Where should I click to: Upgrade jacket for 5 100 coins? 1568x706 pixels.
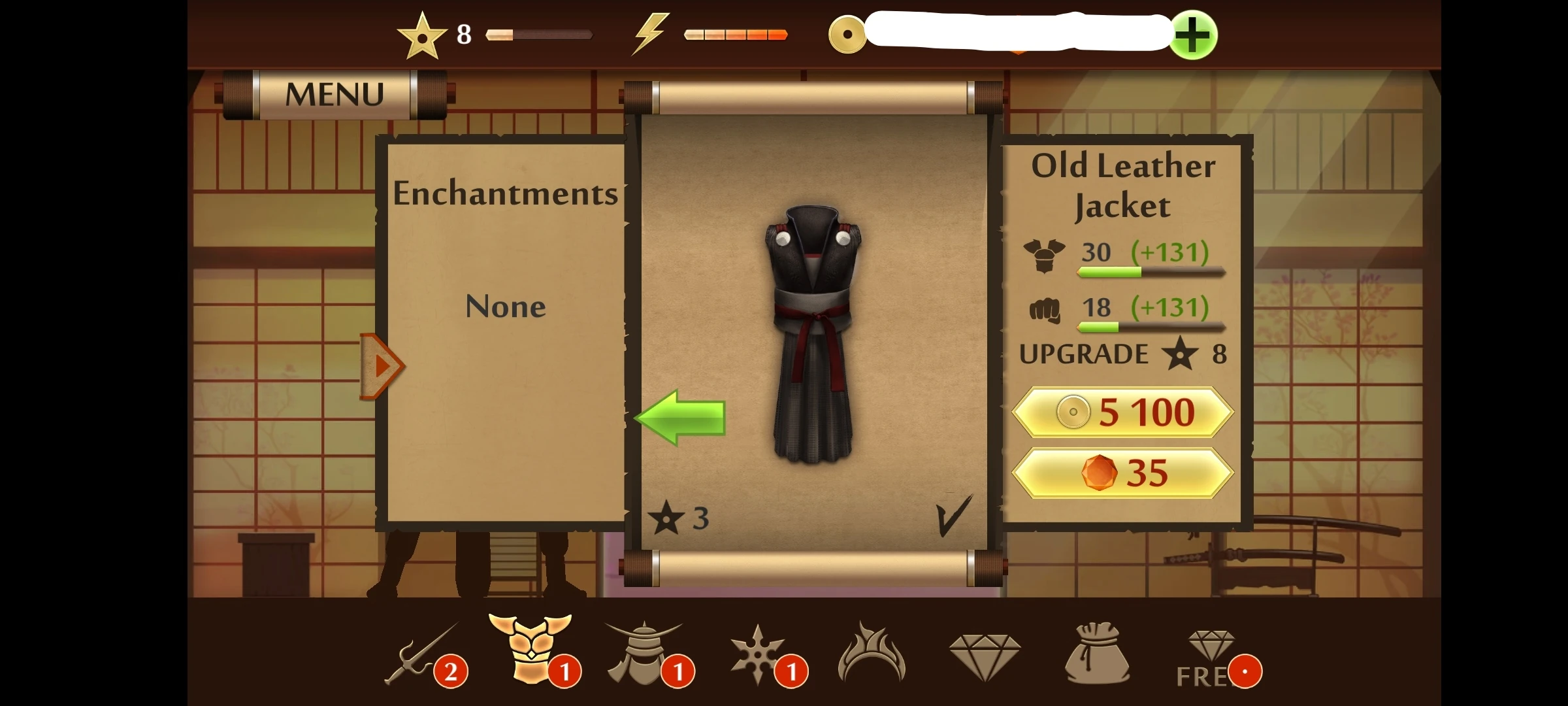[x=1121, y=411]
